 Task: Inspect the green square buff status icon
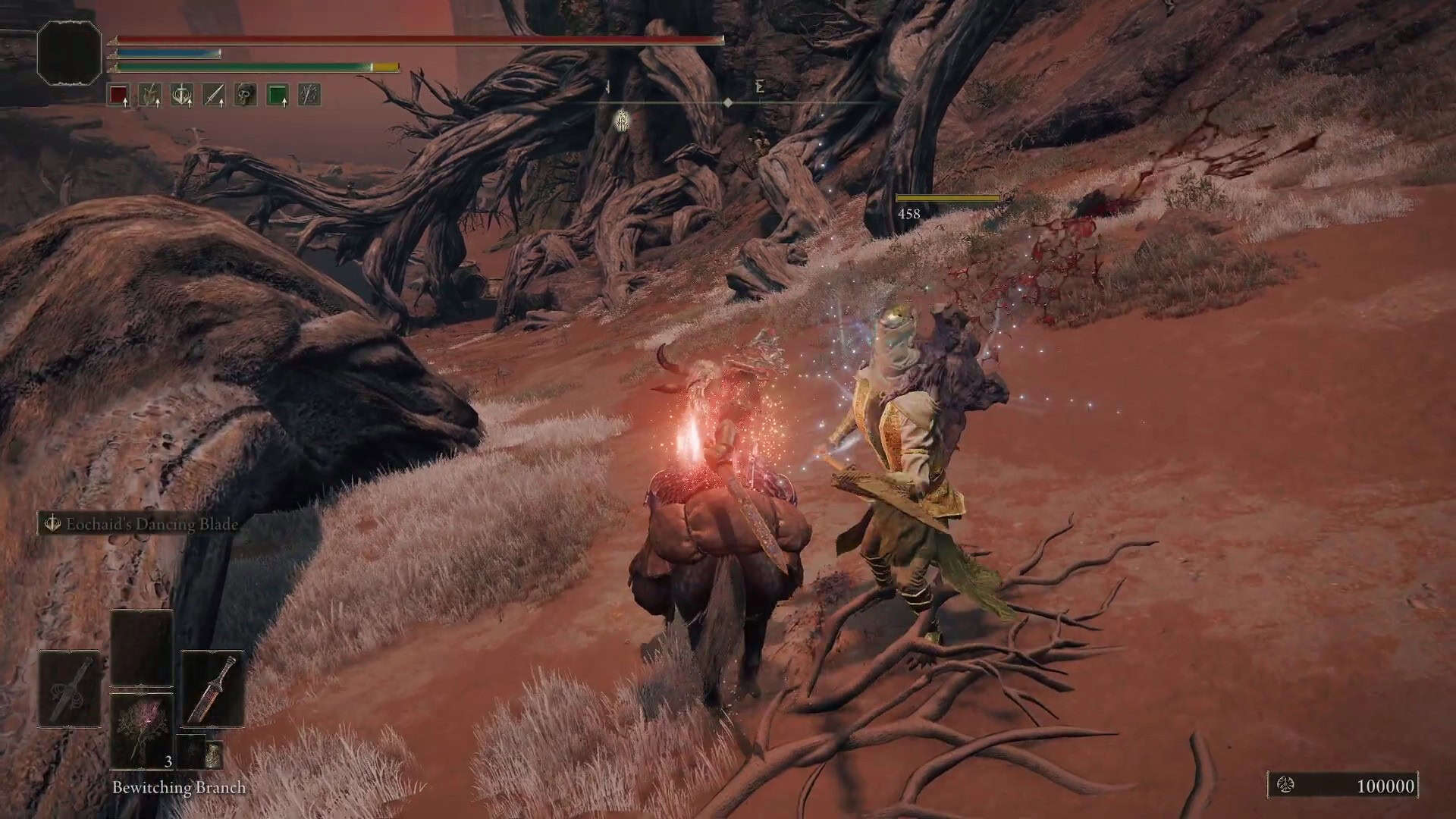(x=278, y=95)
